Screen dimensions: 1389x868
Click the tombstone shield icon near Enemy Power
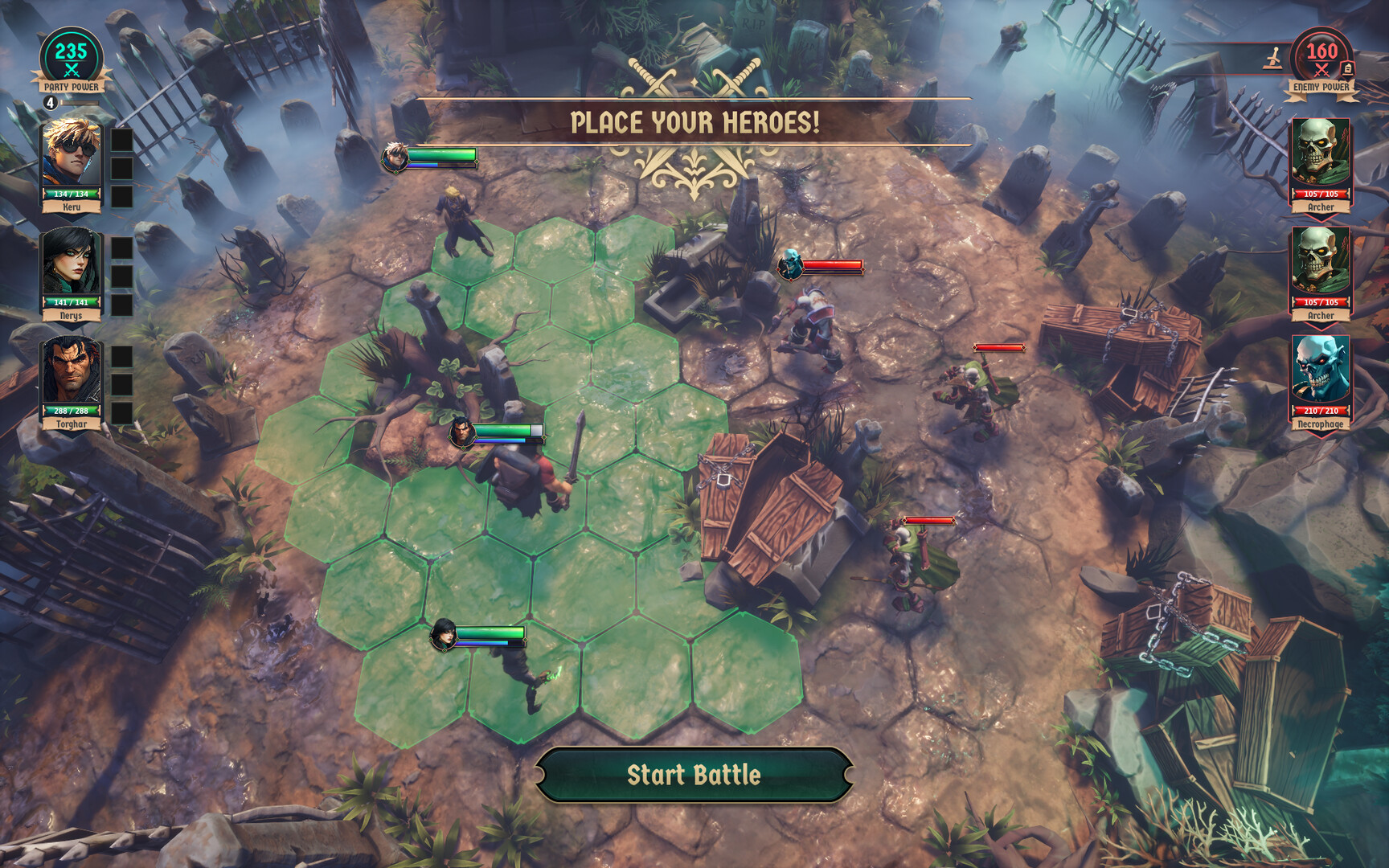click(1348, 69)
